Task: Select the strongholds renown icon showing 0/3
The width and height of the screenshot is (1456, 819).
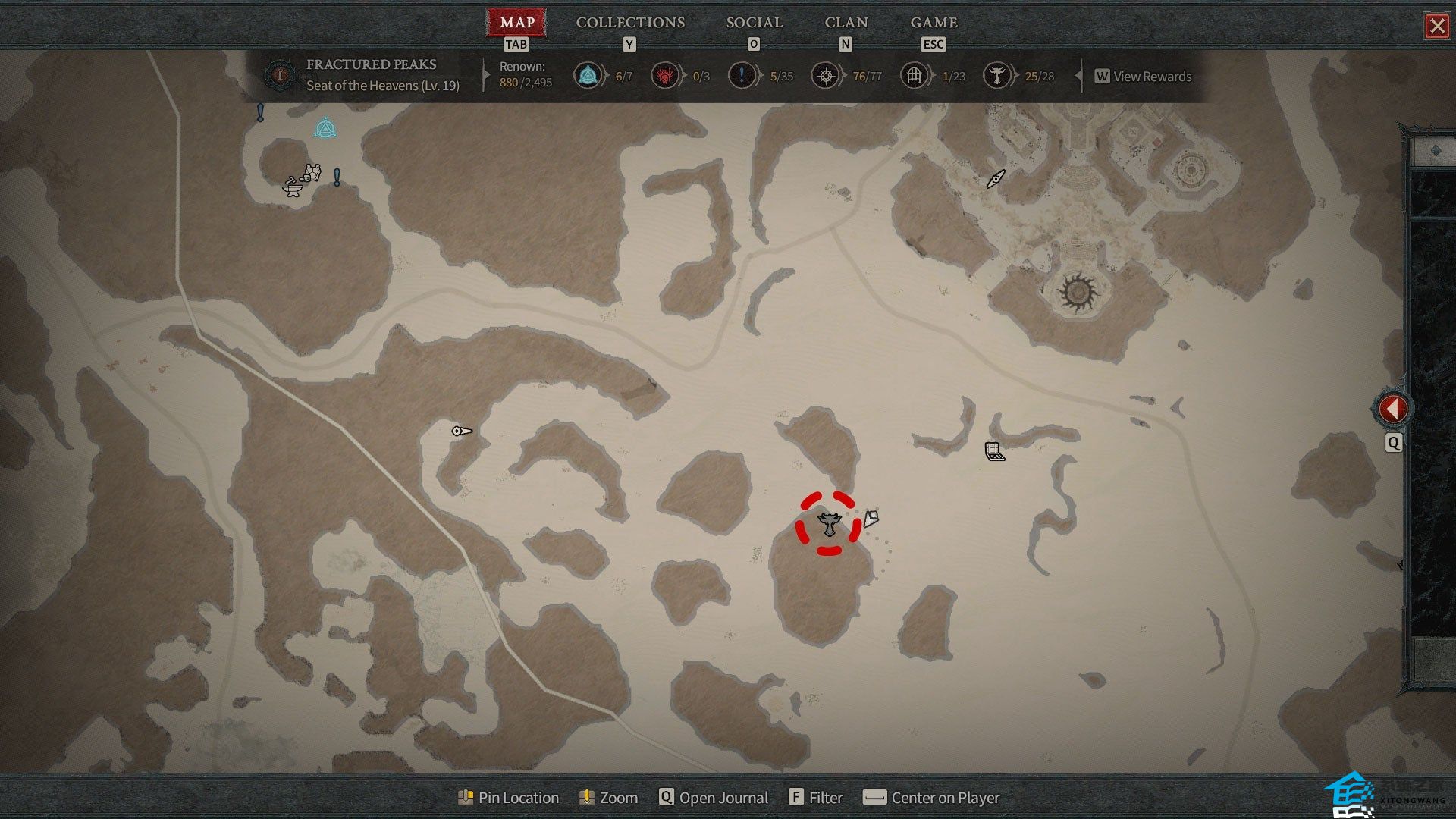Action: tap(665, 76)
